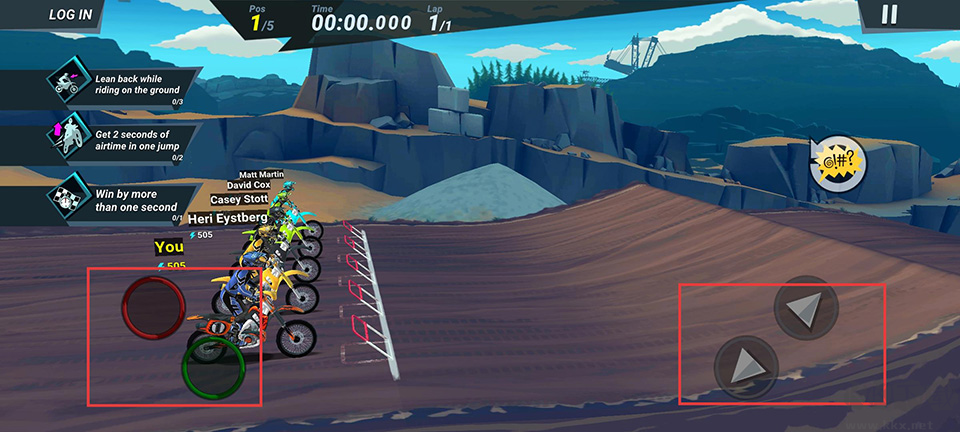Select the lean back challenge objective
The image size is (960, 432).
click(122, 84)
